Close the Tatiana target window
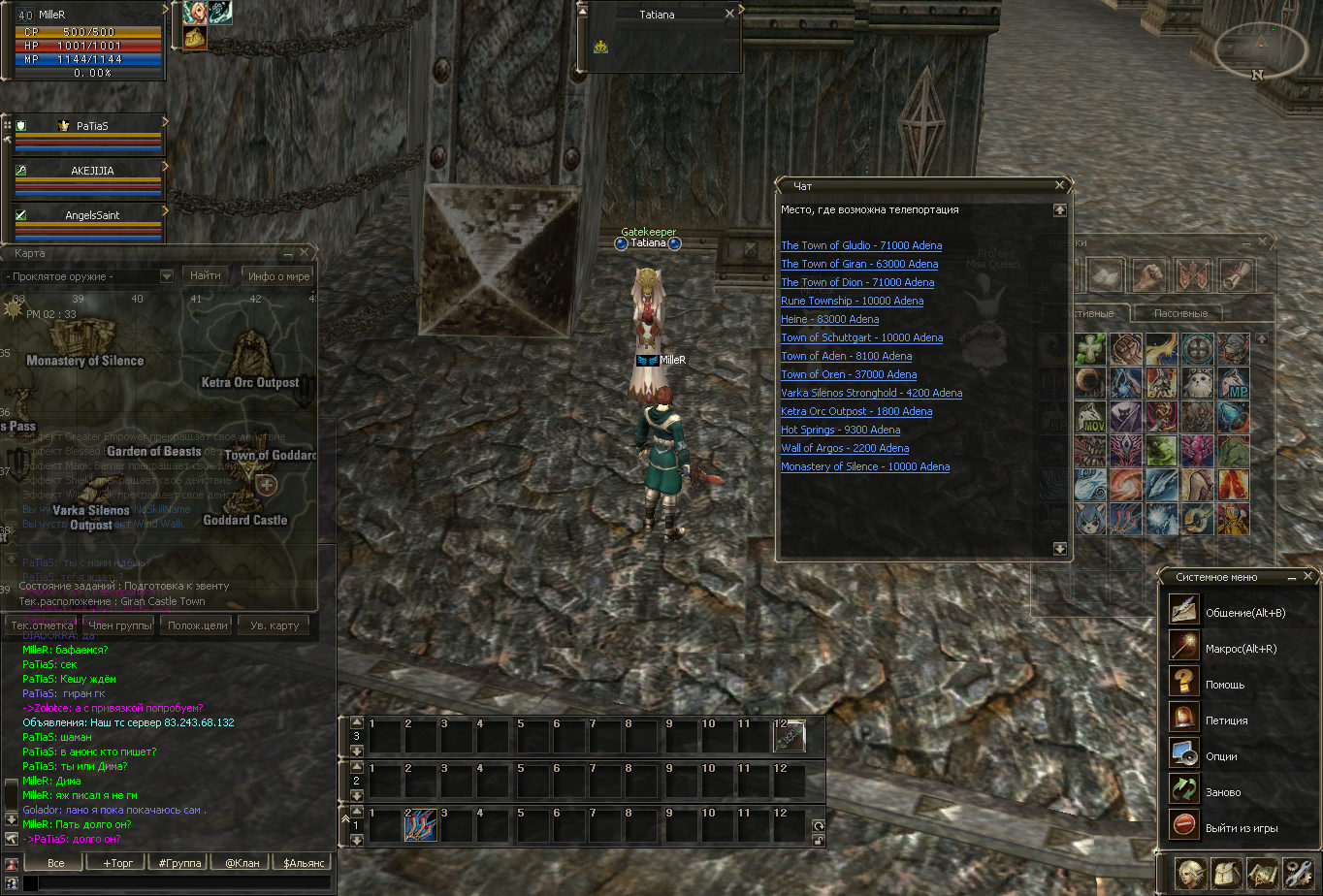Screen dimensions: 1323x896 [729, 15]
